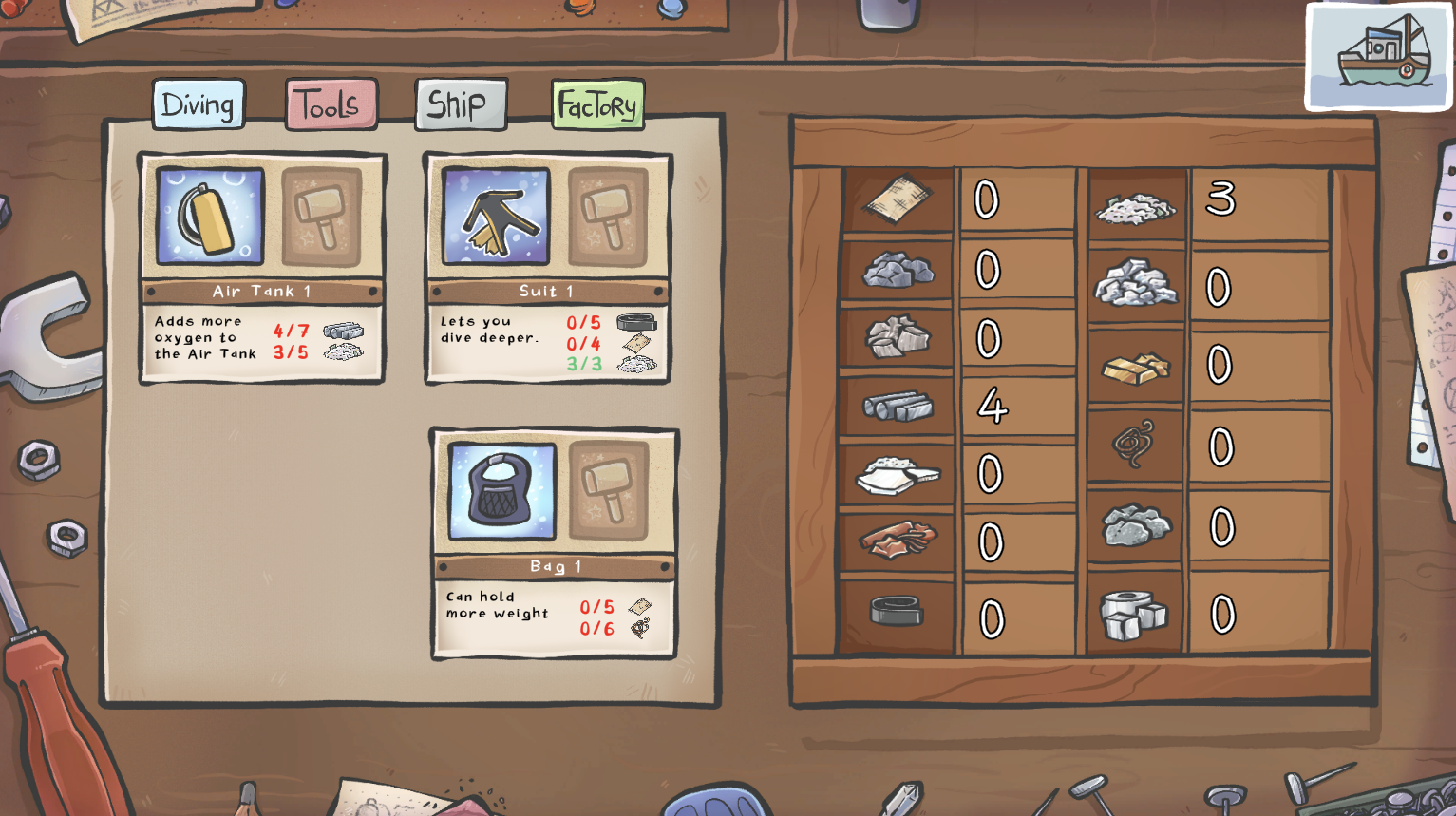Select the cloth scrap resource slot
This screenshot has height=816, width=1456.
click(x=897, y=199)
